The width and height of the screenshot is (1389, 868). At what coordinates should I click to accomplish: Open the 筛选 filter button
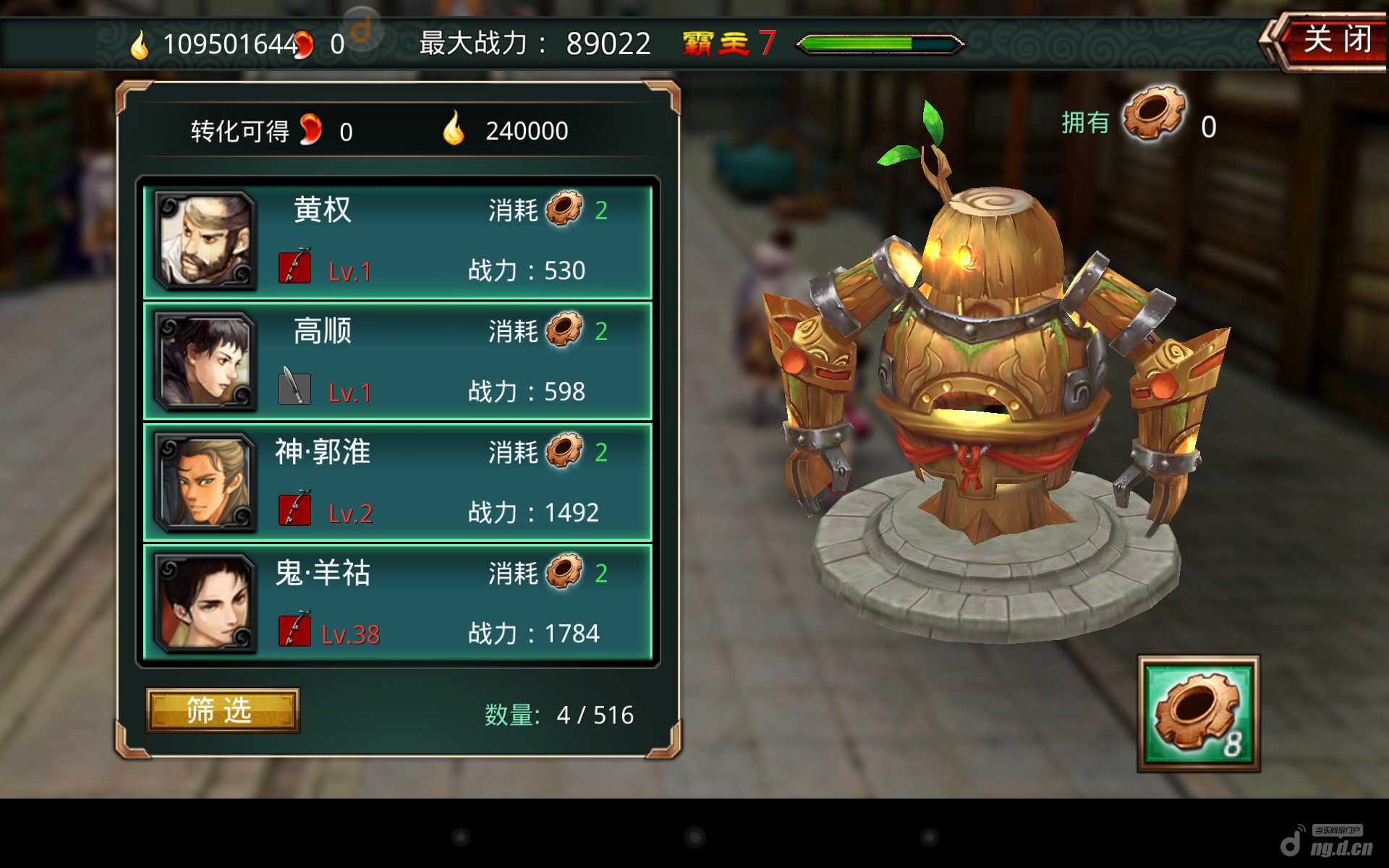pyautogui.click(x=222, y=710)
